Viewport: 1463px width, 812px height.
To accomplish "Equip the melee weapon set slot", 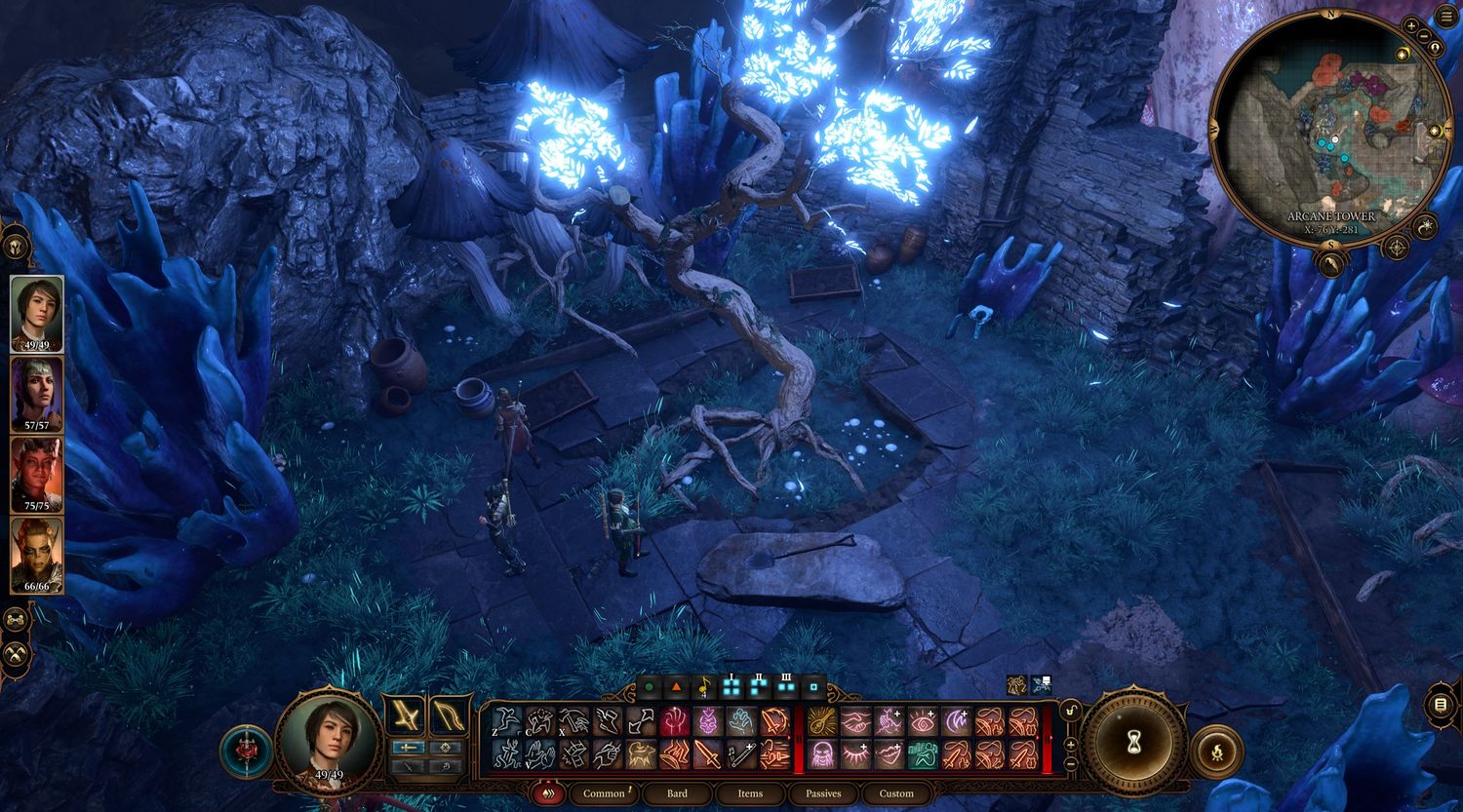I will coord(404,715).
